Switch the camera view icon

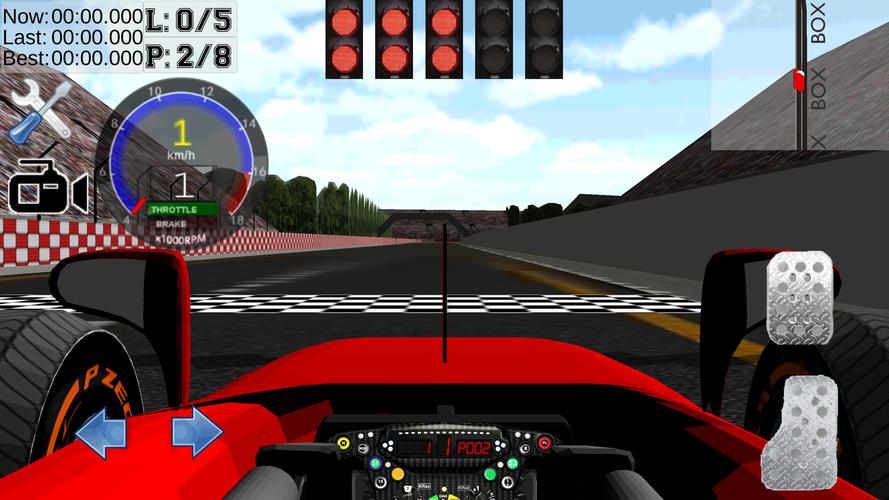click(x=48, y=186)
